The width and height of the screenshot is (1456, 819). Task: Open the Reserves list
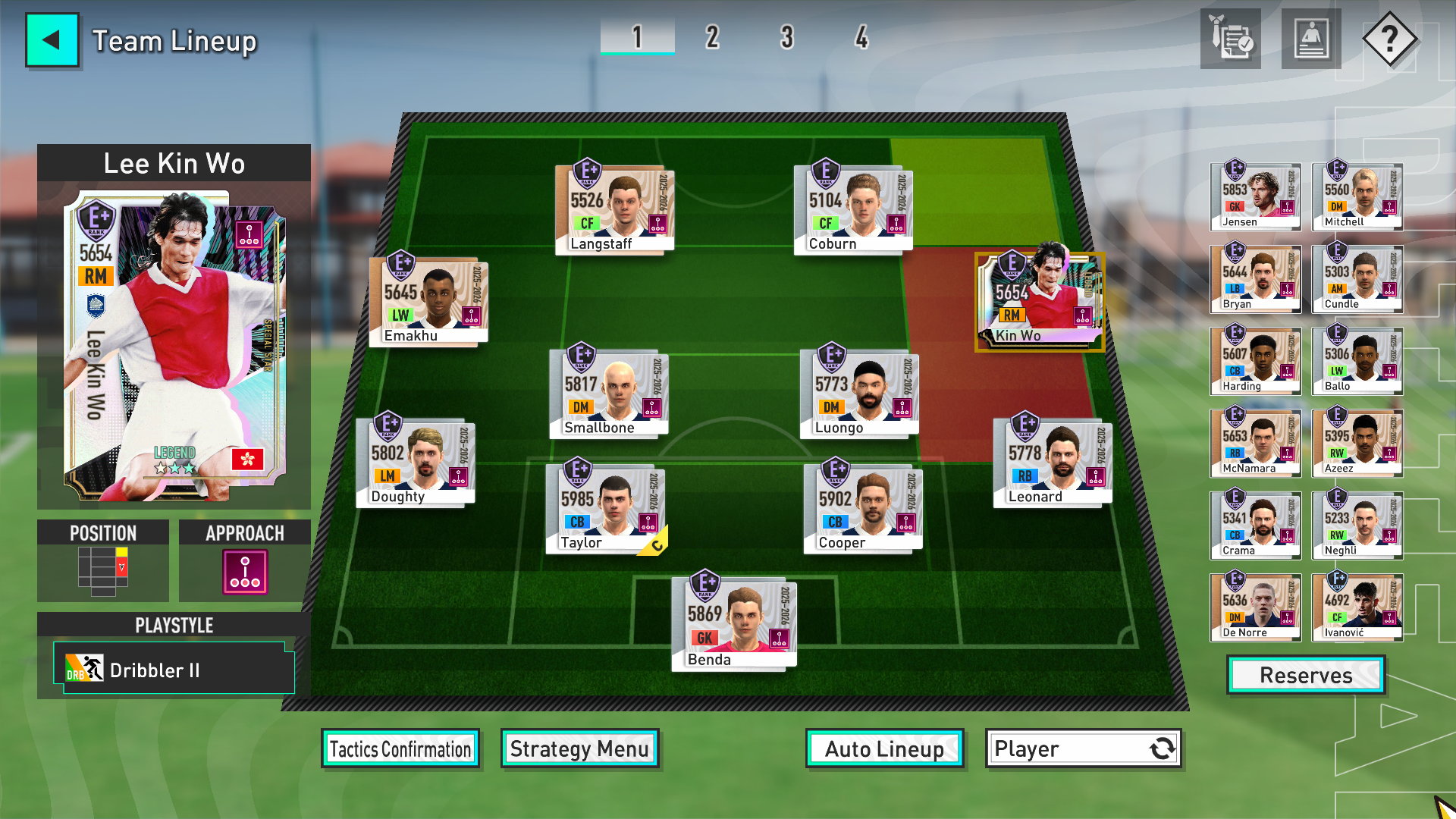tap(1305, 675)
